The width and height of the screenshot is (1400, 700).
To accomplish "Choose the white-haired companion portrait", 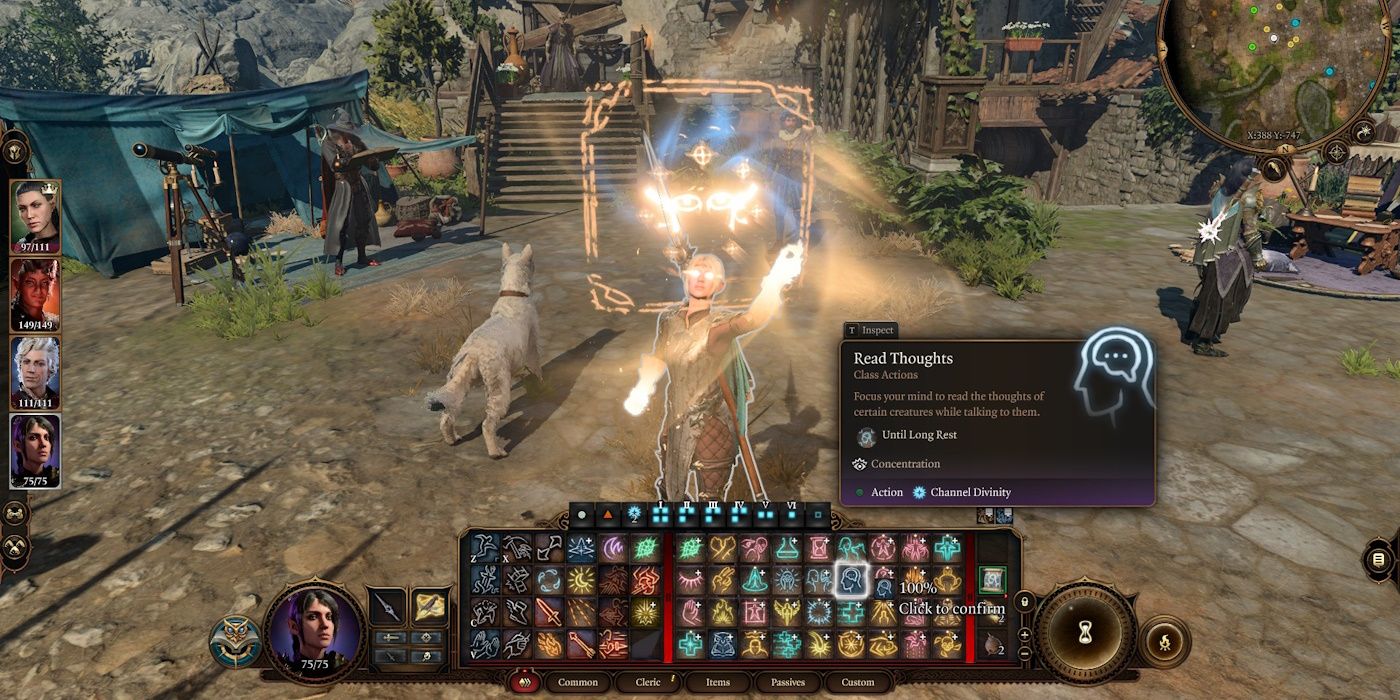I will (x=35, y=372).
